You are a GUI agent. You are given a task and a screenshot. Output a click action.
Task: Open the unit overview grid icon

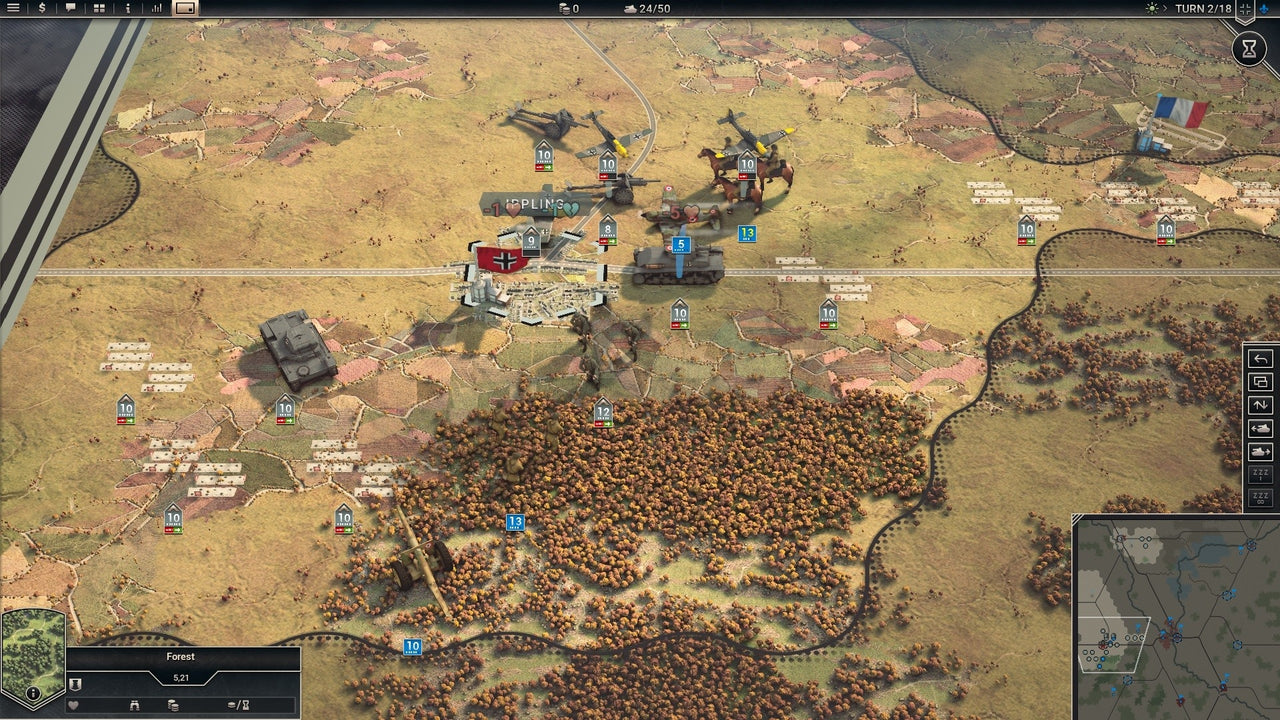click(x=98, y=9)
